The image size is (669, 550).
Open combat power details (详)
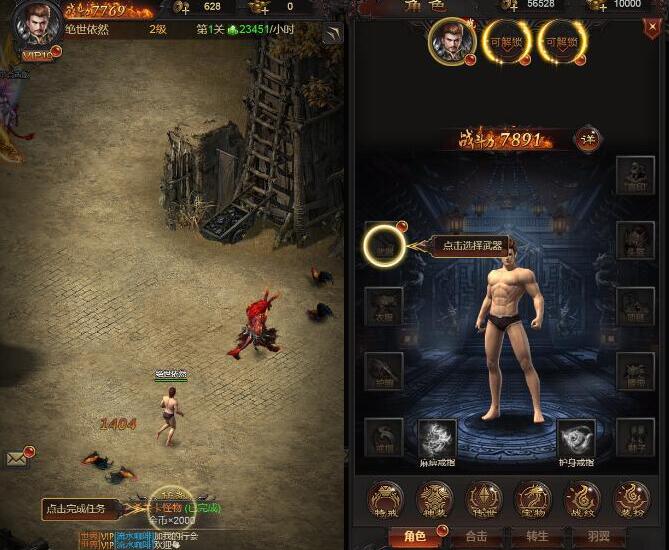pos(588,139)
